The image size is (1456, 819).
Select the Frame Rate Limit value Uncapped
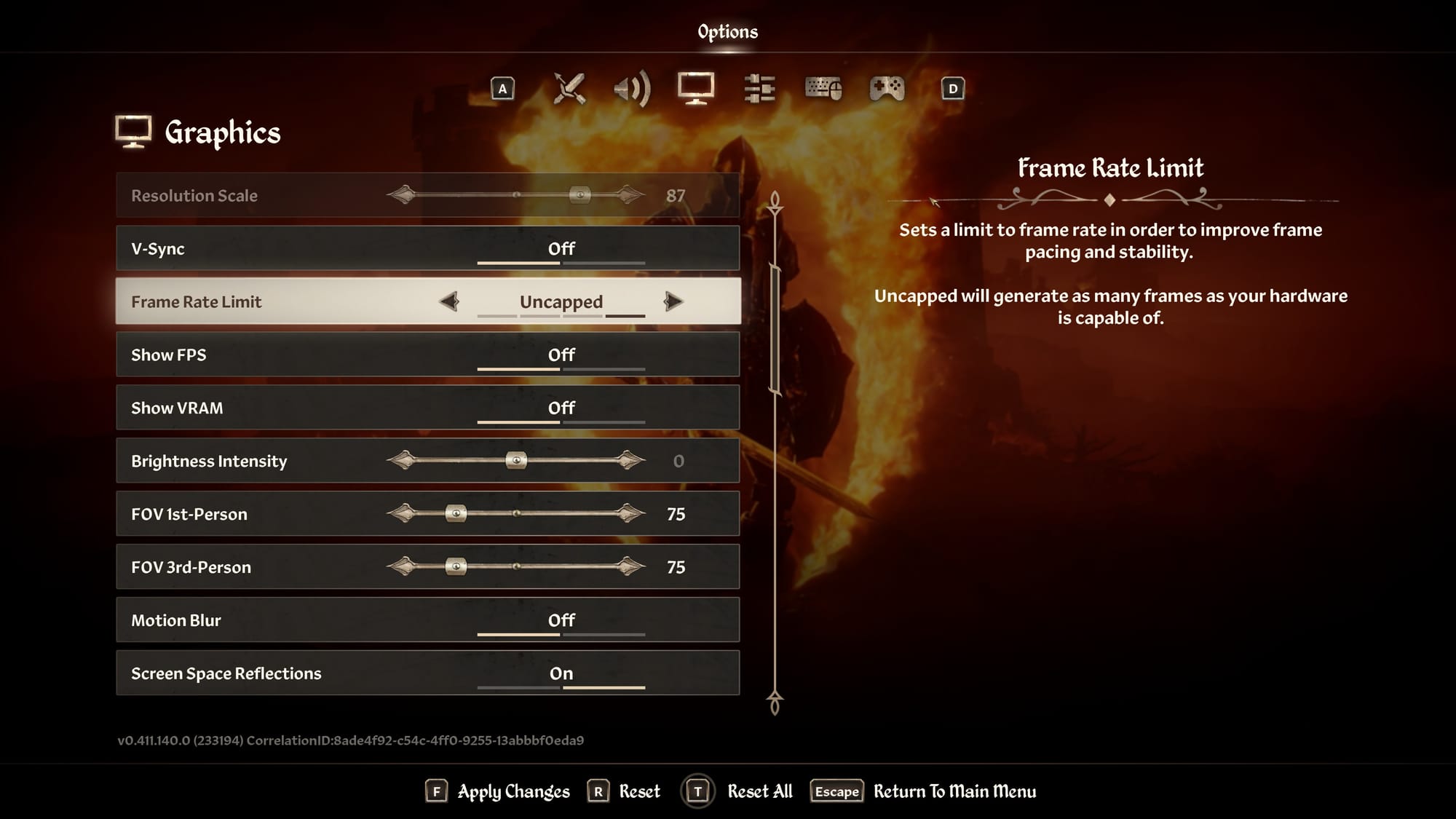[561, 301]
